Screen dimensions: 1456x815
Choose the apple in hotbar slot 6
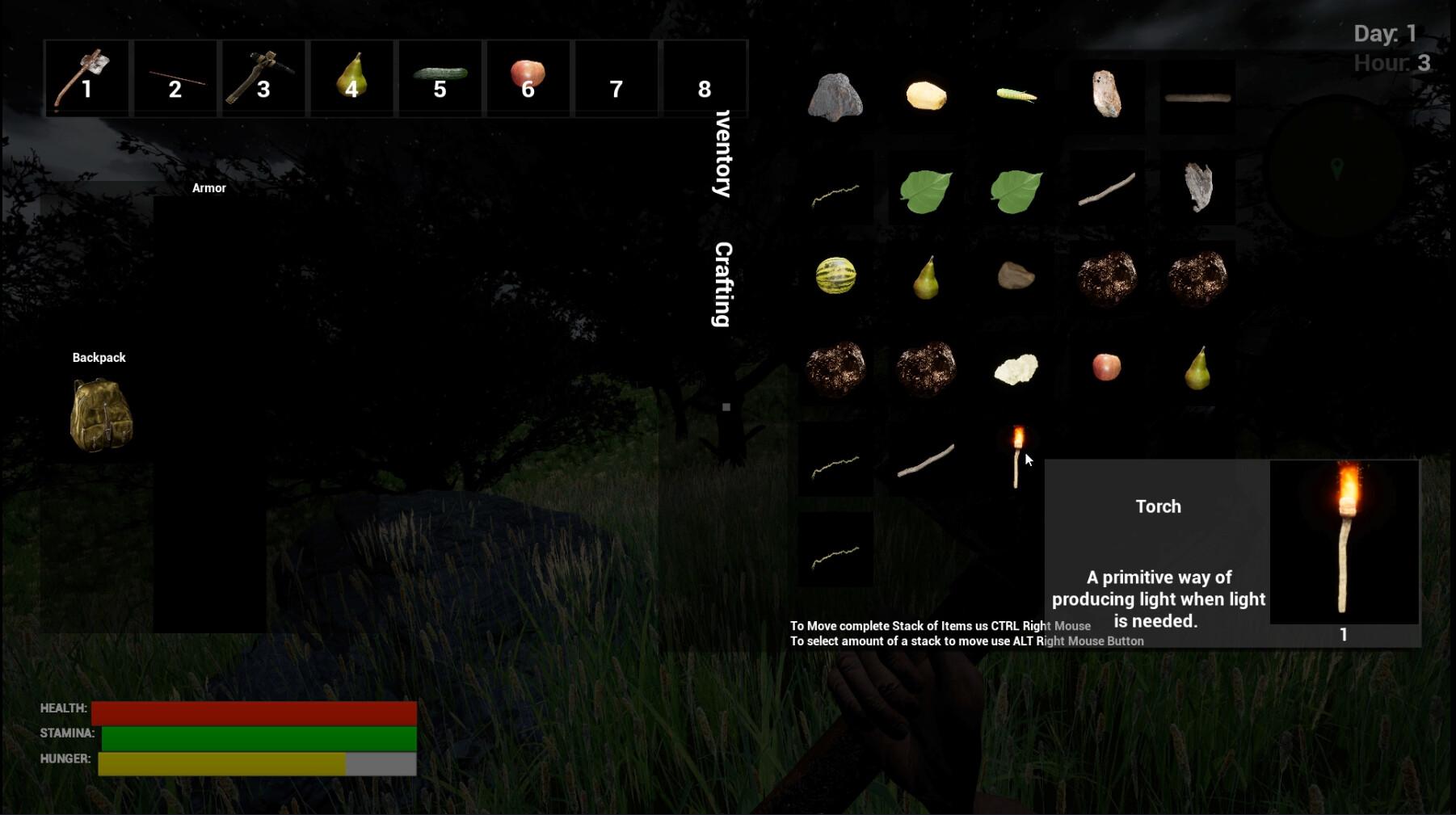[x=528, y=78]
